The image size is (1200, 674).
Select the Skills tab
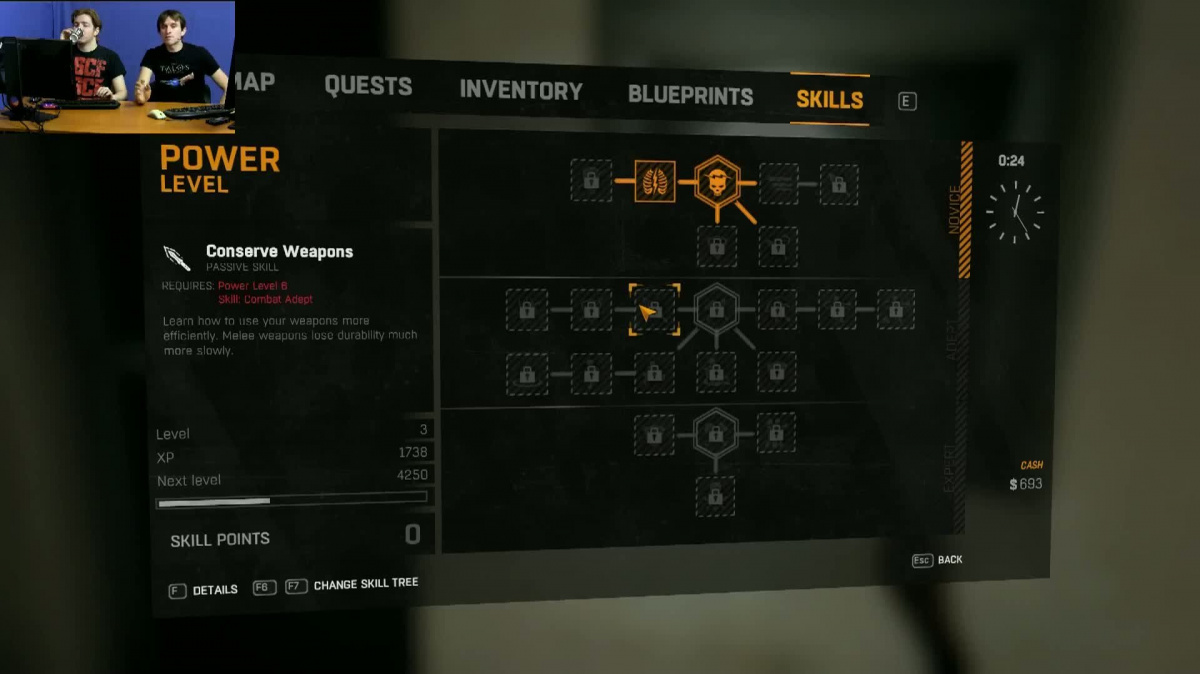(x=829, y=99)
